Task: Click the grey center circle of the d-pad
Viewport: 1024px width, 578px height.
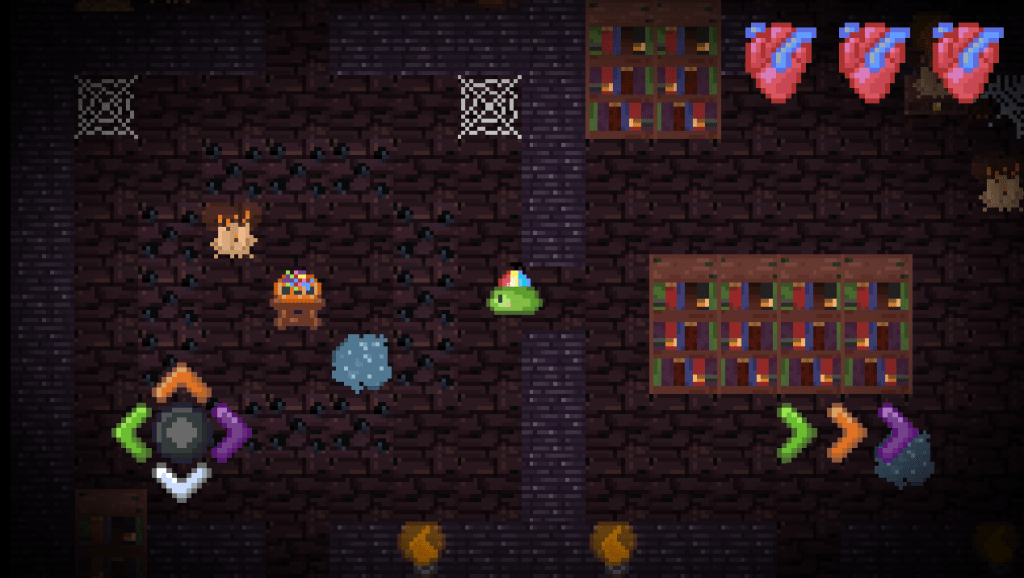Action: click(181, 432)
